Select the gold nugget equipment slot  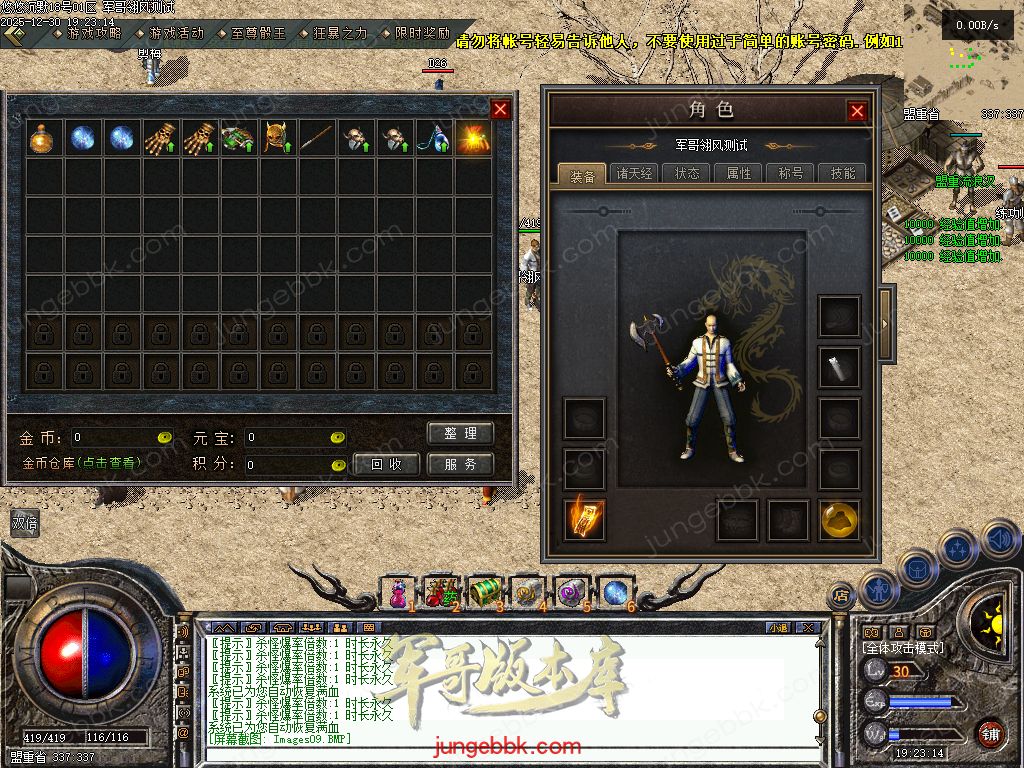tap(839, 519)
